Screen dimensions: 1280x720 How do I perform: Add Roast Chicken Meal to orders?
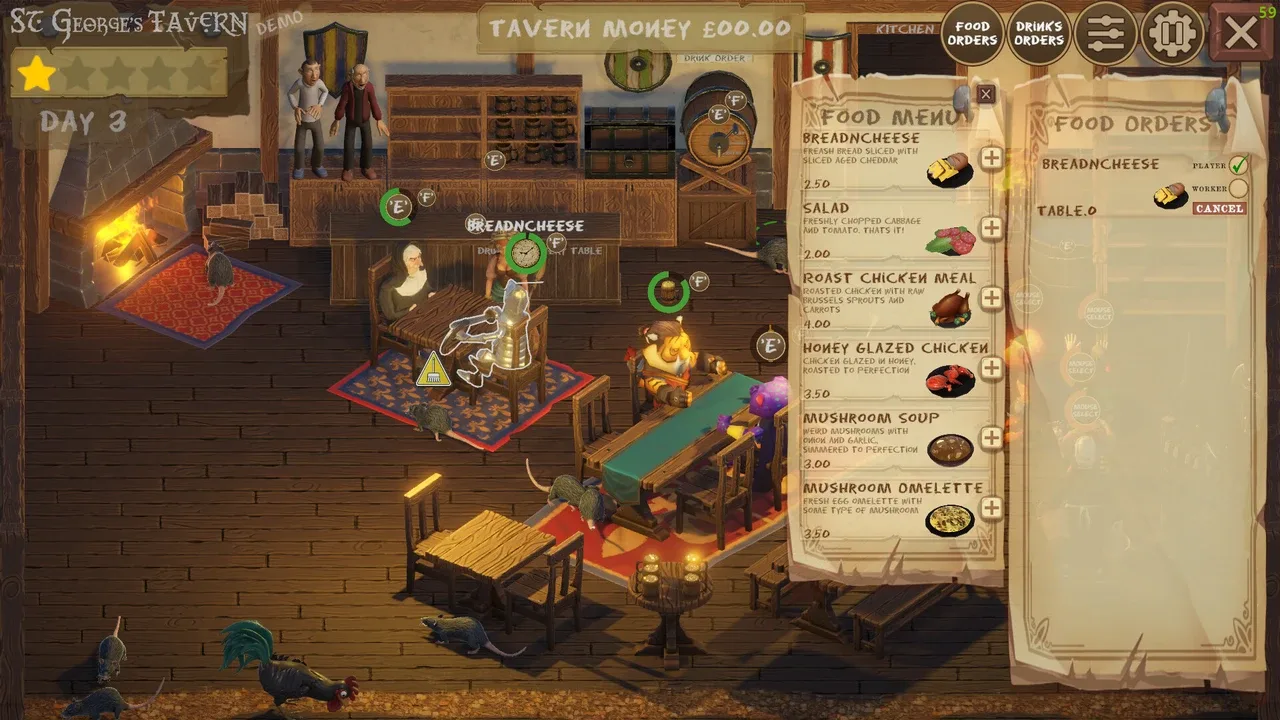(x=991, y=298)
